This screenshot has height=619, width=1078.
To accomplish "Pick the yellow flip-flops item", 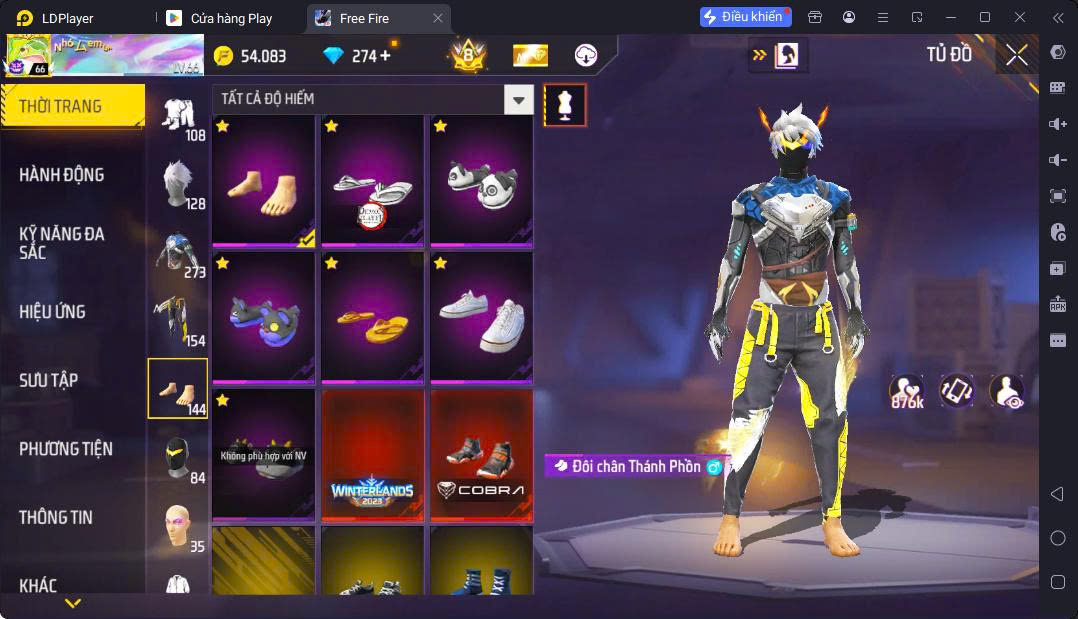I will coord(372,317).
